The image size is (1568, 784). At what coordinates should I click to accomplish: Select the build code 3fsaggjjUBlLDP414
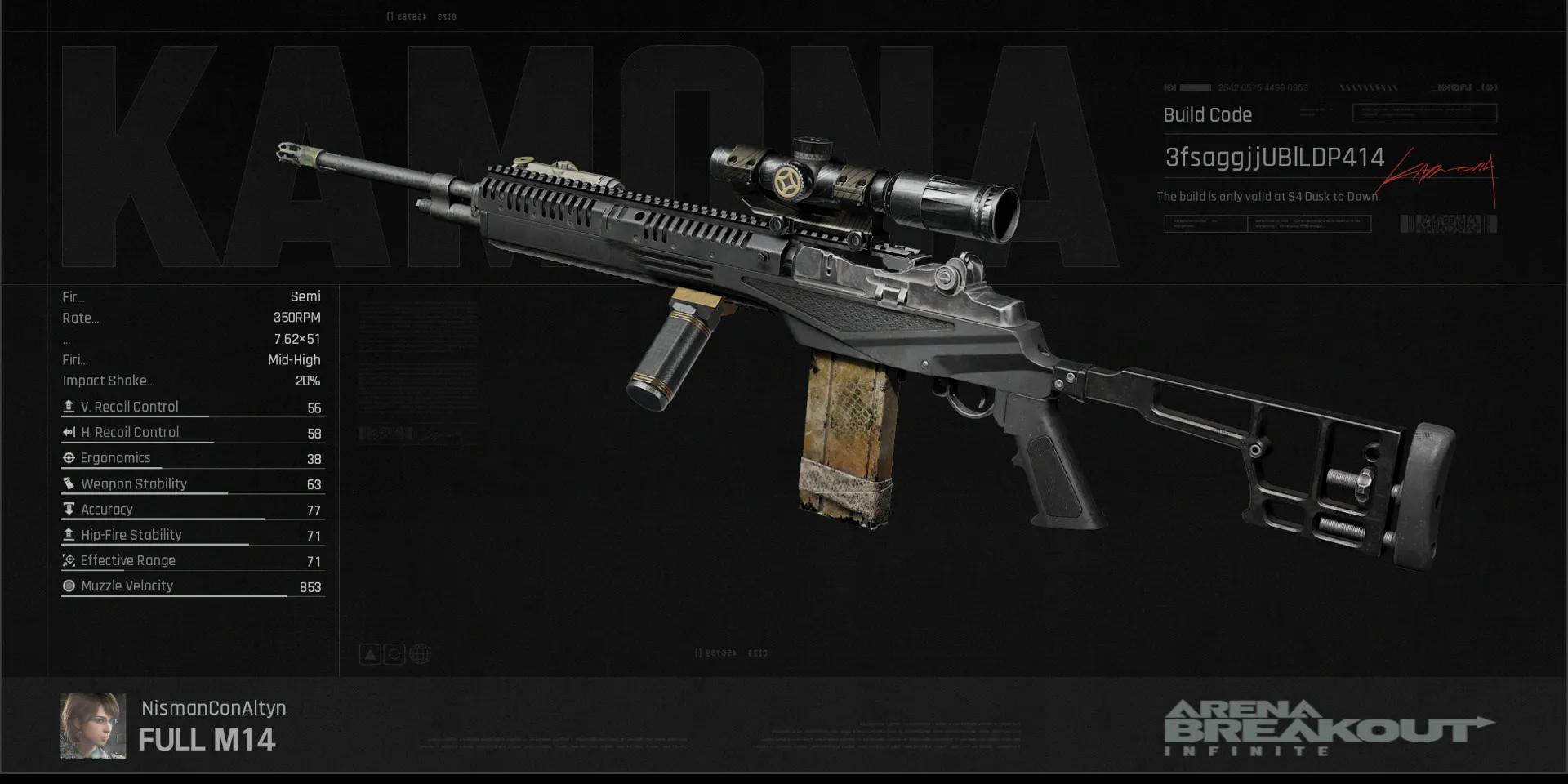1274,158
